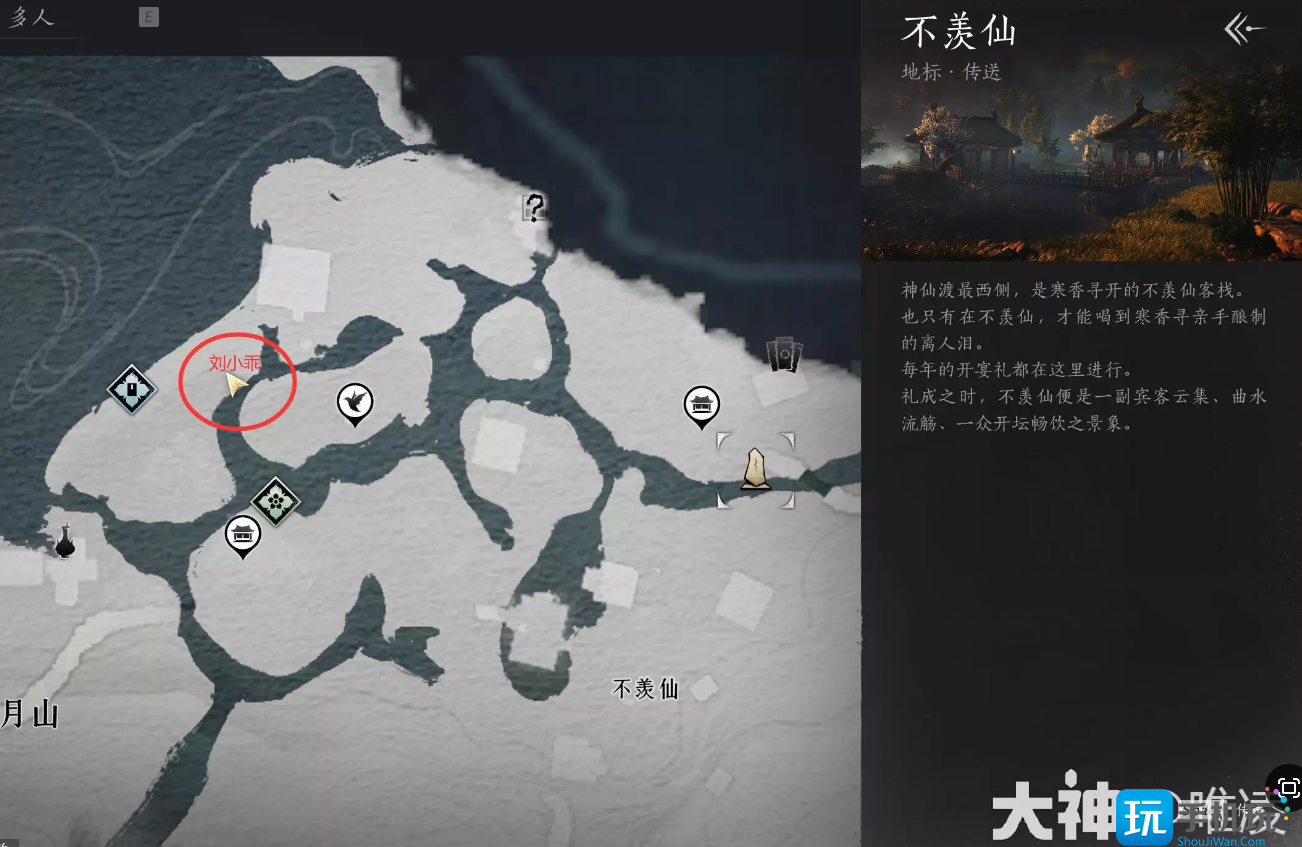Click the 不羡仙 location label on the map
1302x847 pixels.
[x=643, y=689]
